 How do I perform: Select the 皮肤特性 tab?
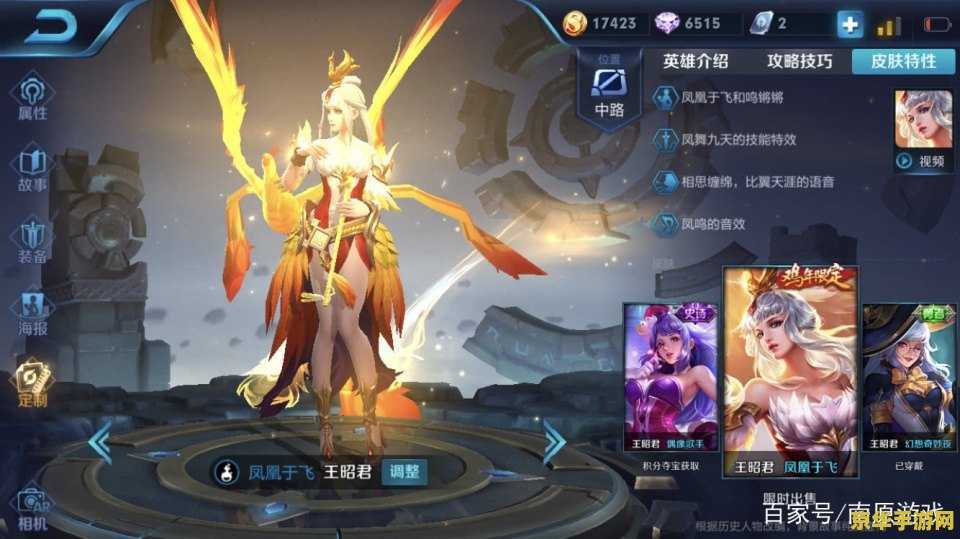(903, 61)
